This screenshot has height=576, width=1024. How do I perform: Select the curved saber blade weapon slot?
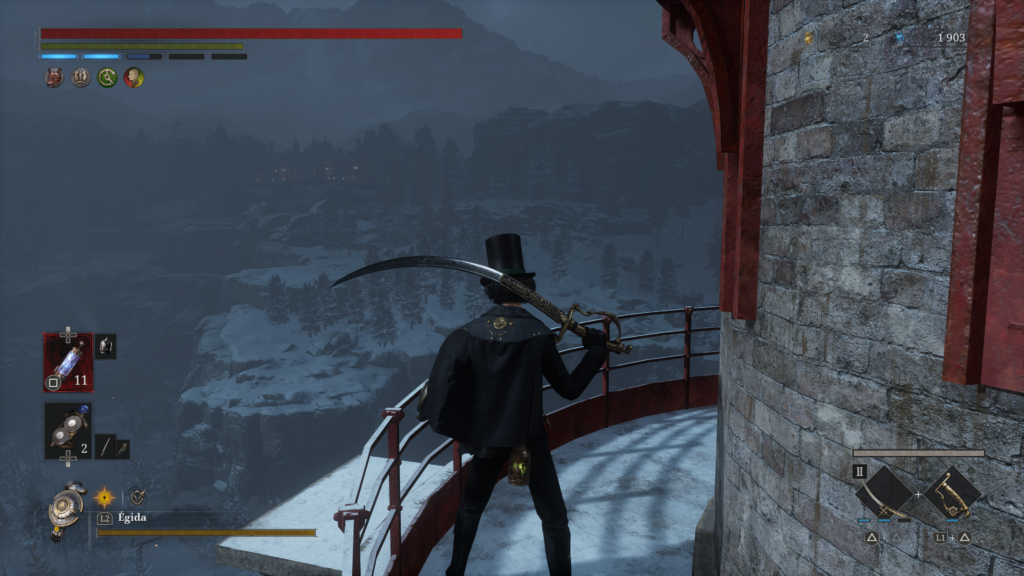pyautogui.click(x=884, y=493)
